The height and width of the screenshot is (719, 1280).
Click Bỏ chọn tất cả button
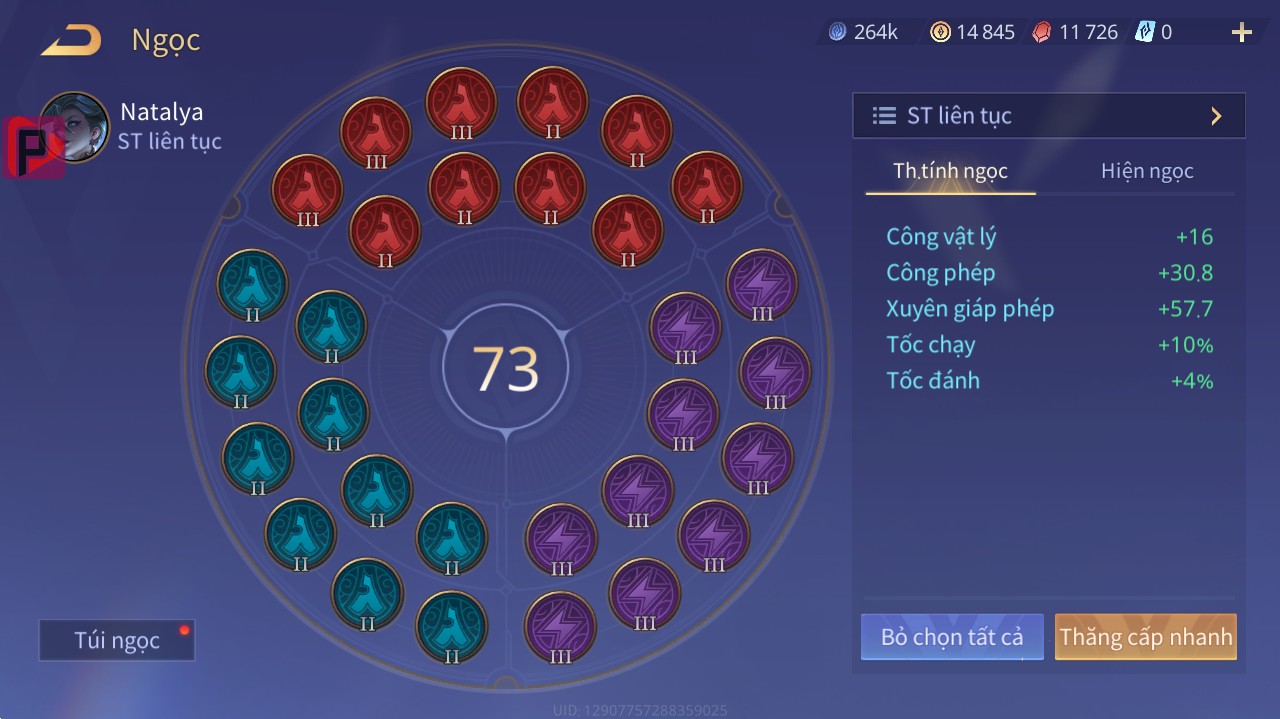click(x=951, y=637)
